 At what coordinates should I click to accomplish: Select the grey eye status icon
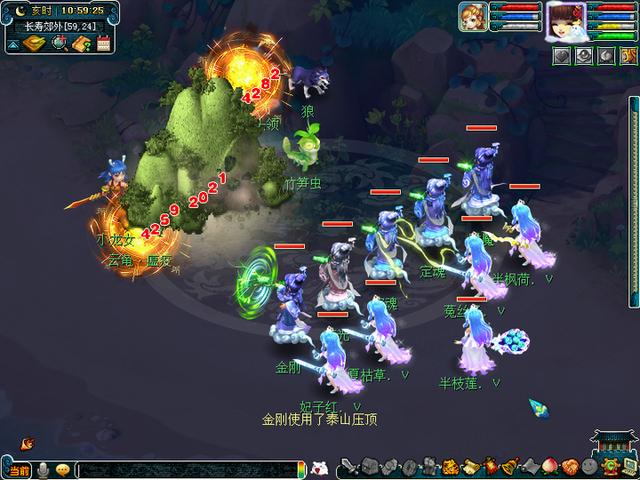[584, 56]
